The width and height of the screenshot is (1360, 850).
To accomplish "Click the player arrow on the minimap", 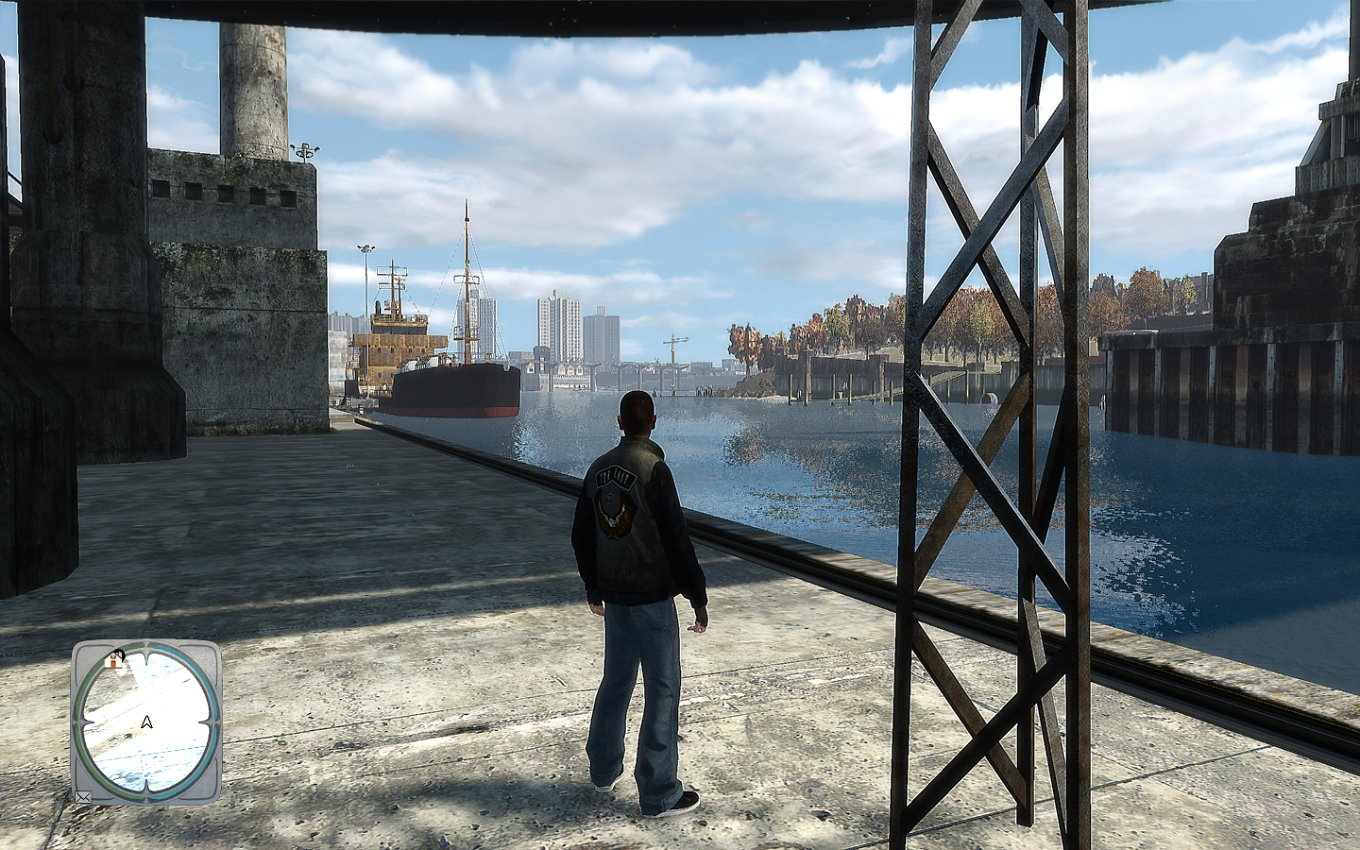I will (x=147, y=722).
